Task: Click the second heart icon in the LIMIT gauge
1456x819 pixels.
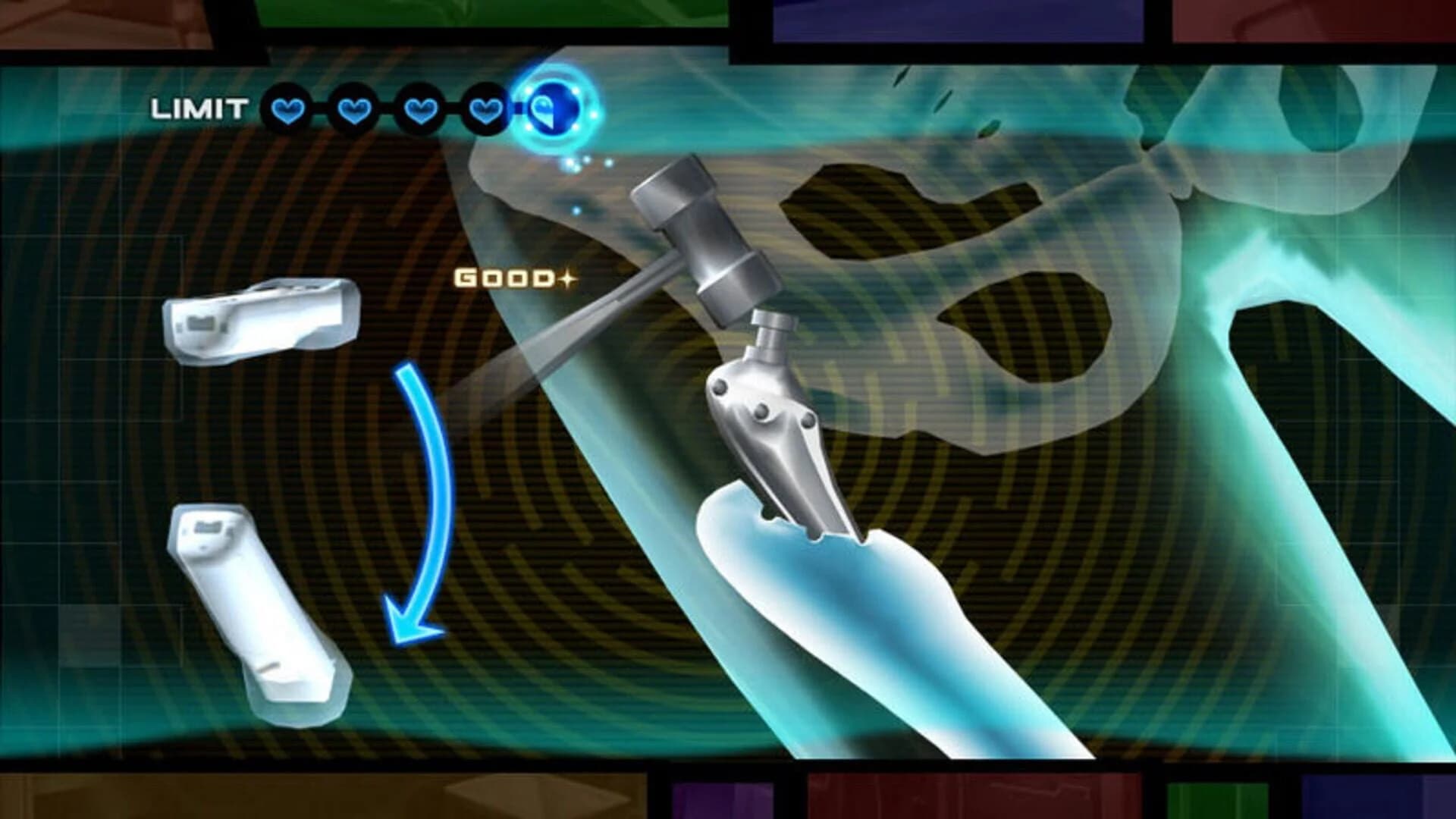Action: pyautogui.click(x=355, y=110)
